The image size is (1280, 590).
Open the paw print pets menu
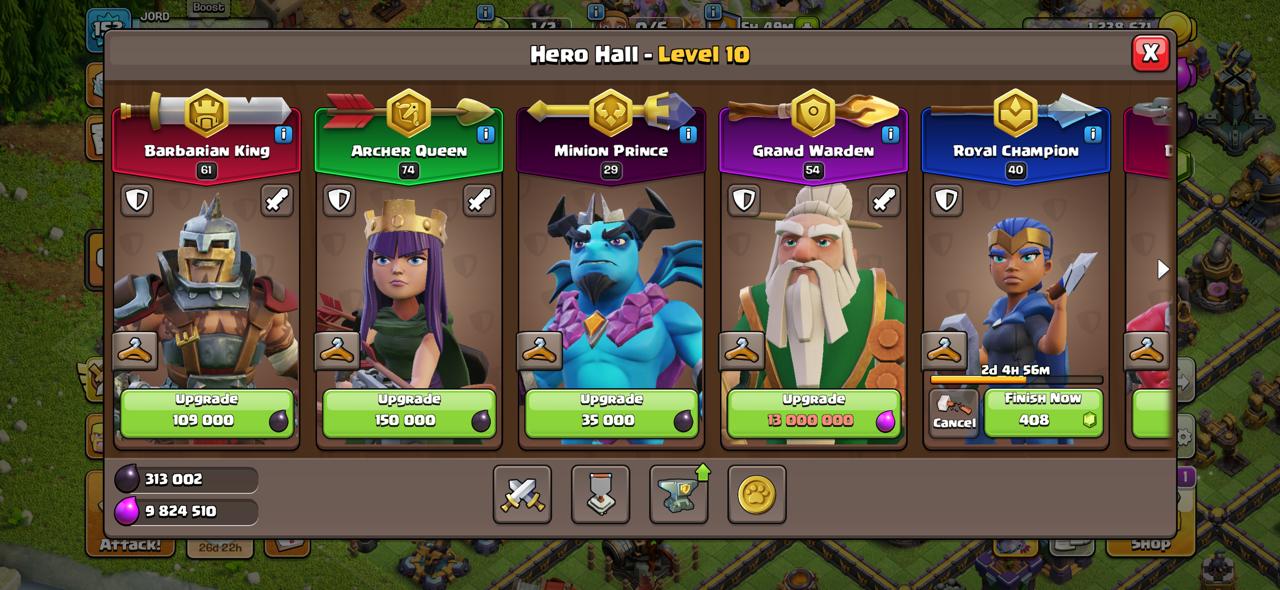pyautogui.click(x=757, y=494)
